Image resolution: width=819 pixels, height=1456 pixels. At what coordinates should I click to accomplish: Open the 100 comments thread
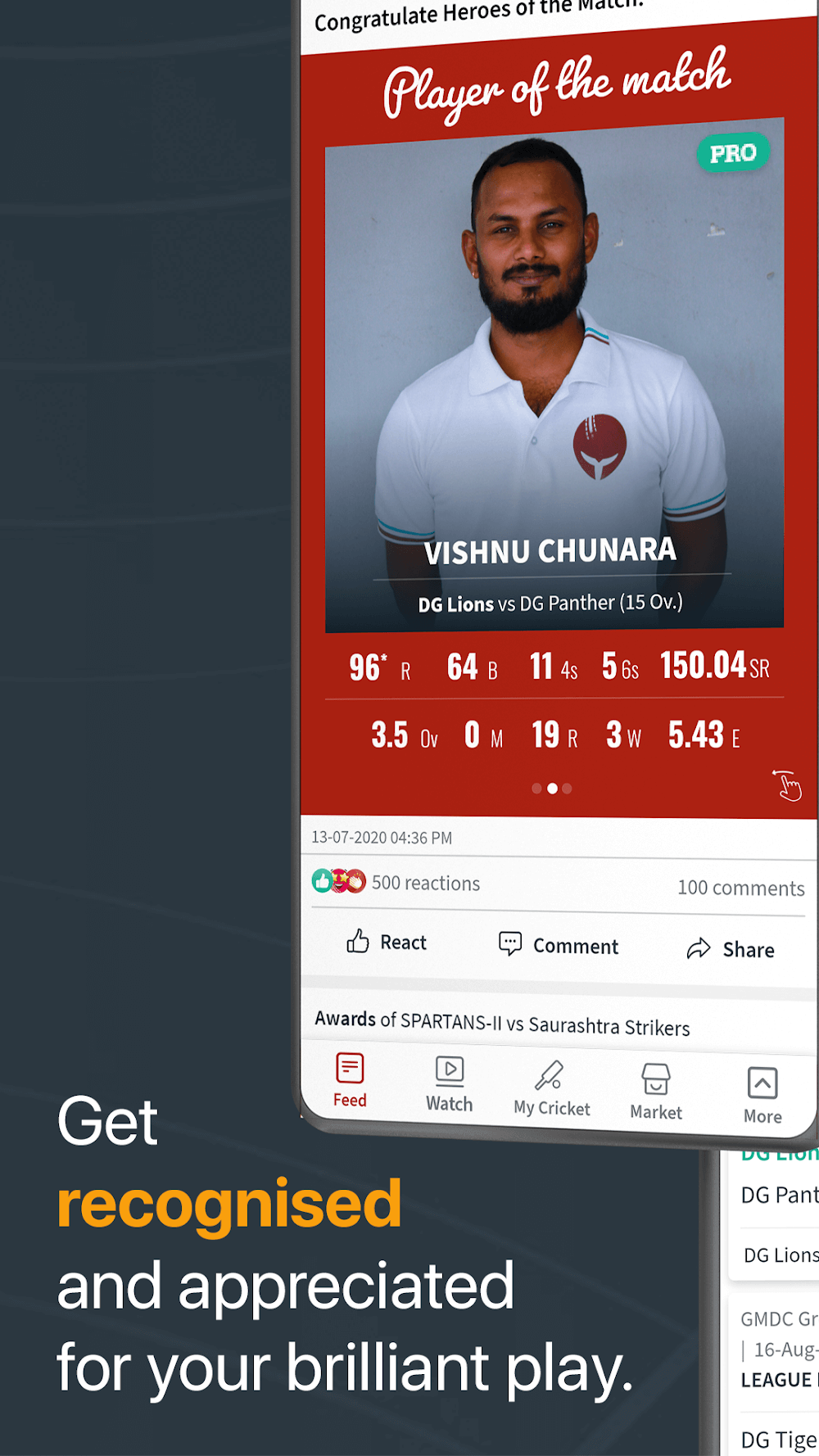pyautogui.click(x=740, y=888)
